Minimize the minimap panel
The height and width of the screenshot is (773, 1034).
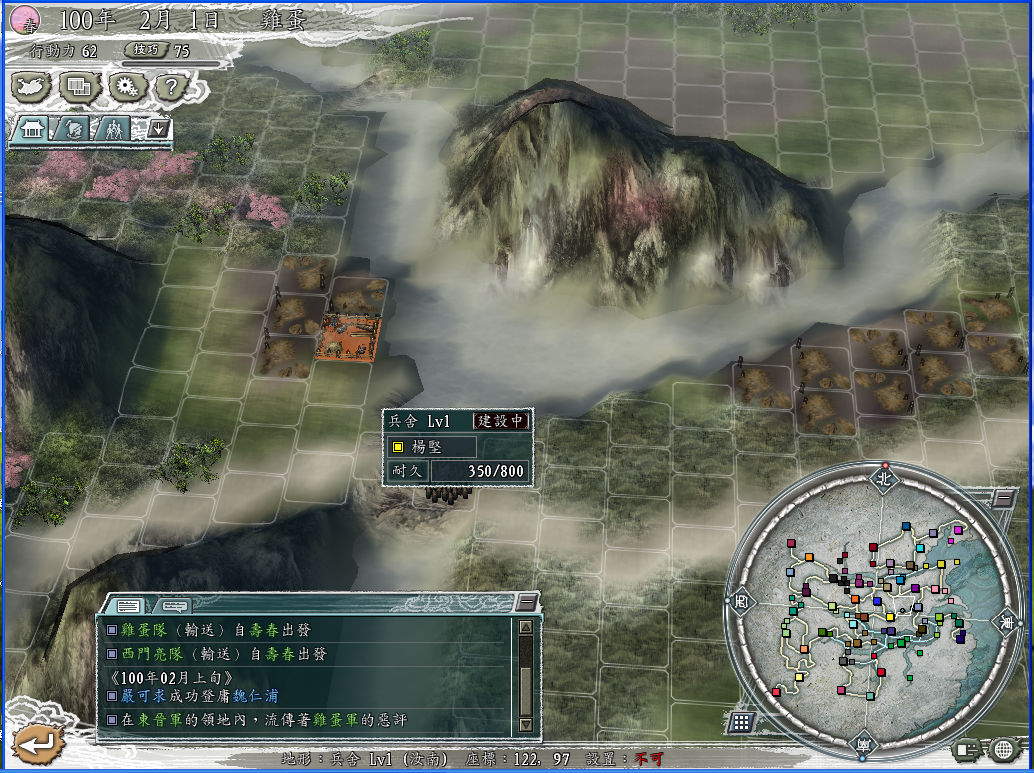point(1002,497)
